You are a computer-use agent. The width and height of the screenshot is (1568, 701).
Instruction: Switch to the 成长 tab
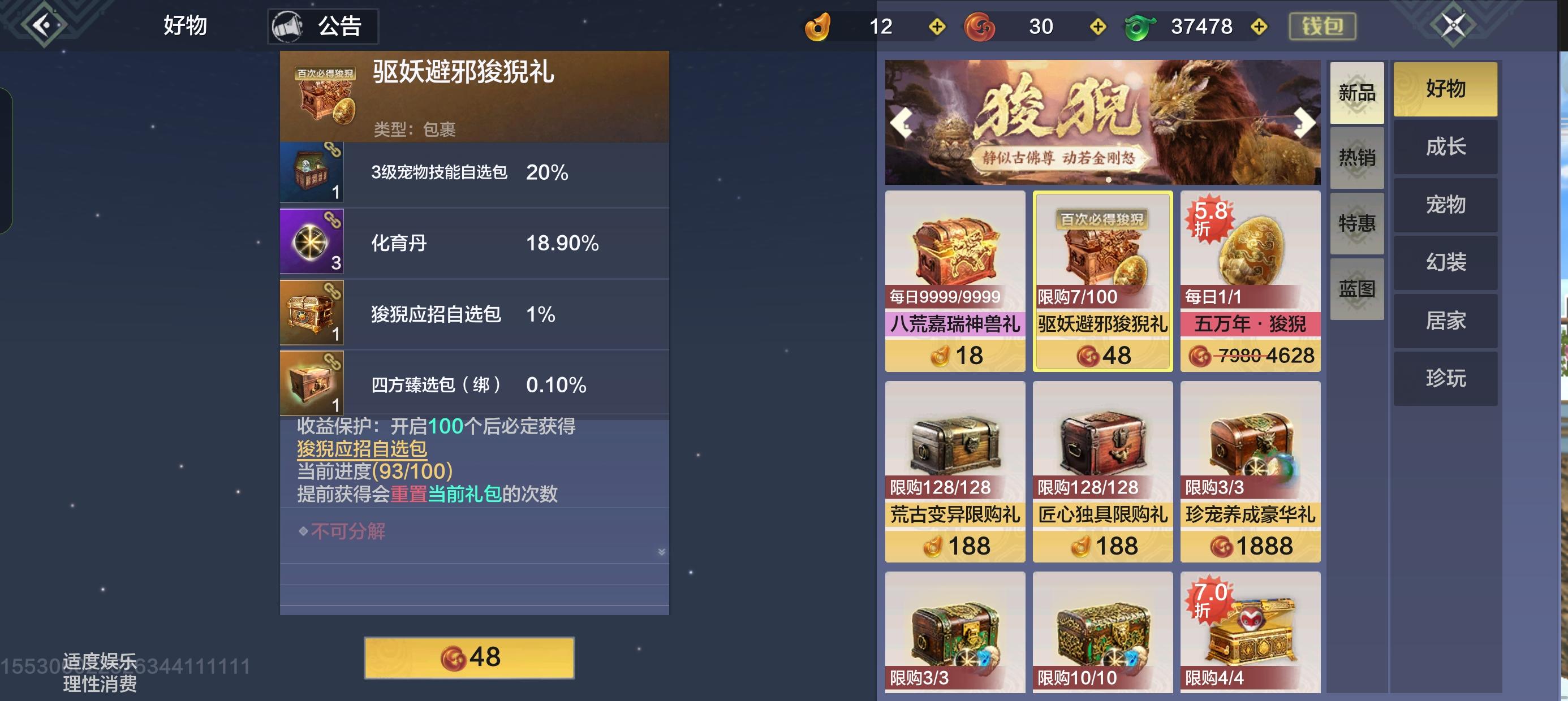click(x=1446, y=147)
